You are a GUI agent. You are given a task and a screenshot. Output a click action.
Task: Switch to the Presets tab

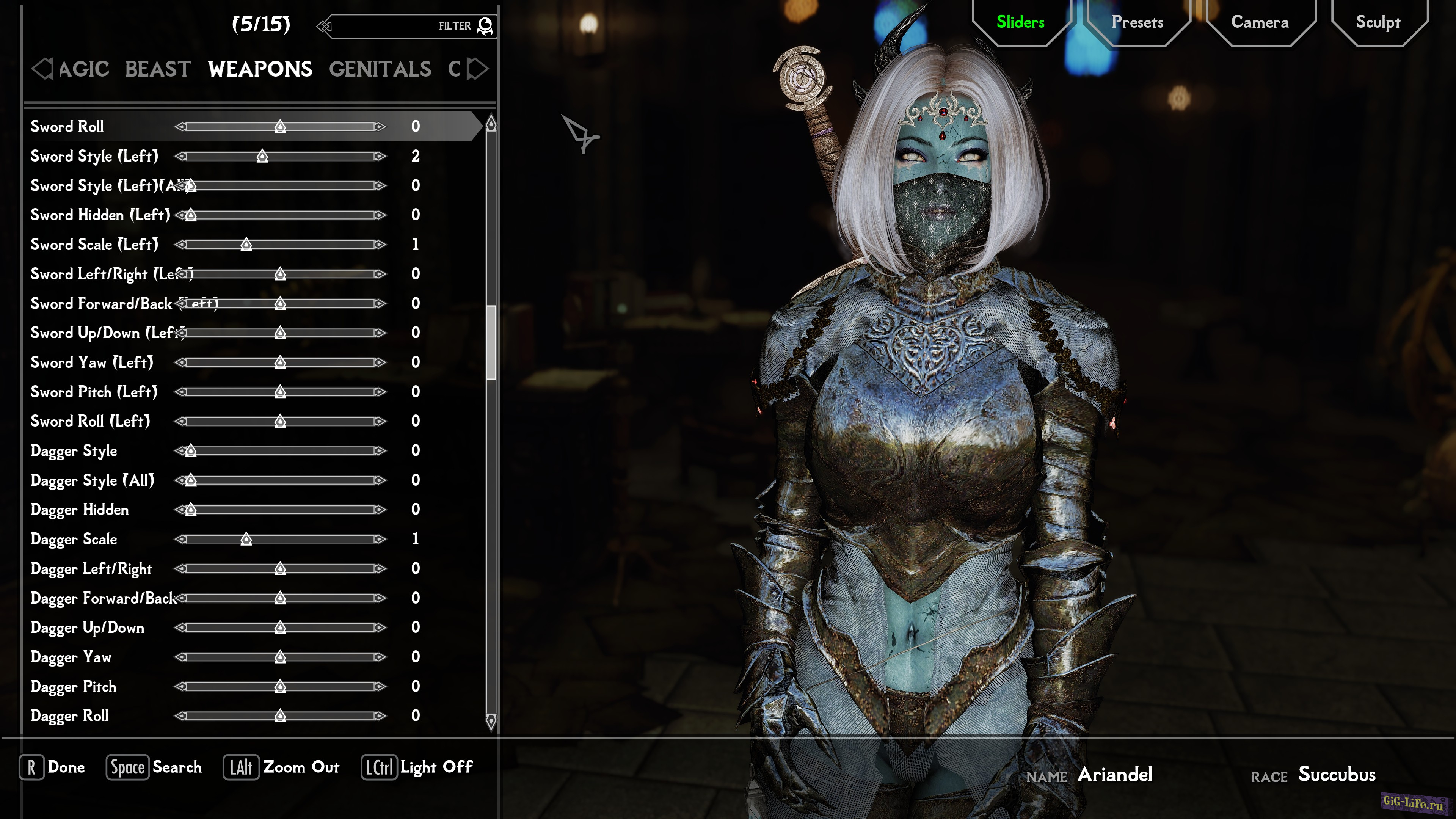tap(1137, 23)
